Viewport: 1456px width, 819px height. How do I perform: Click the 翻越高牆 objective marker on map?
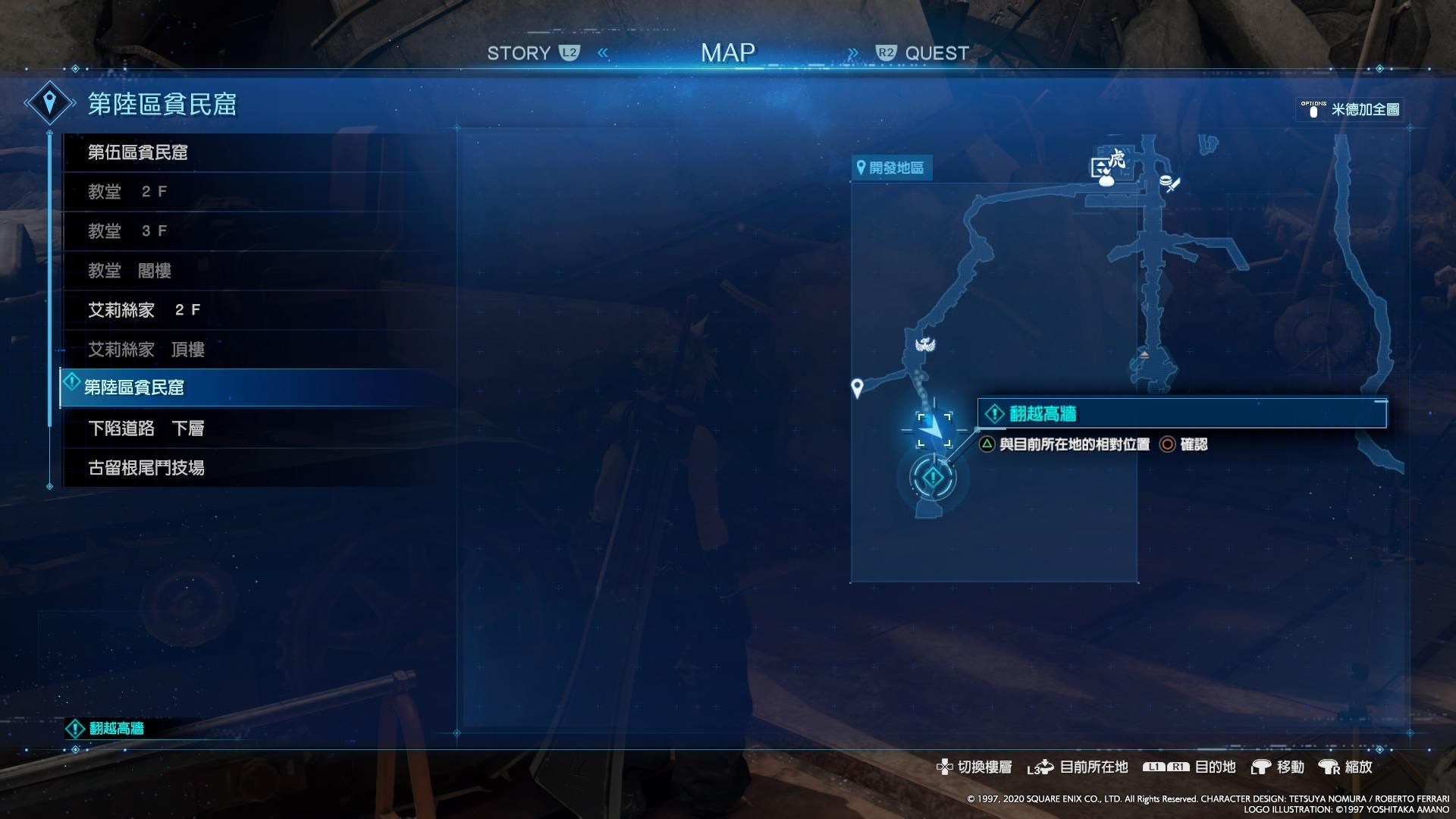pyautogui.click(x=933, y=478)
